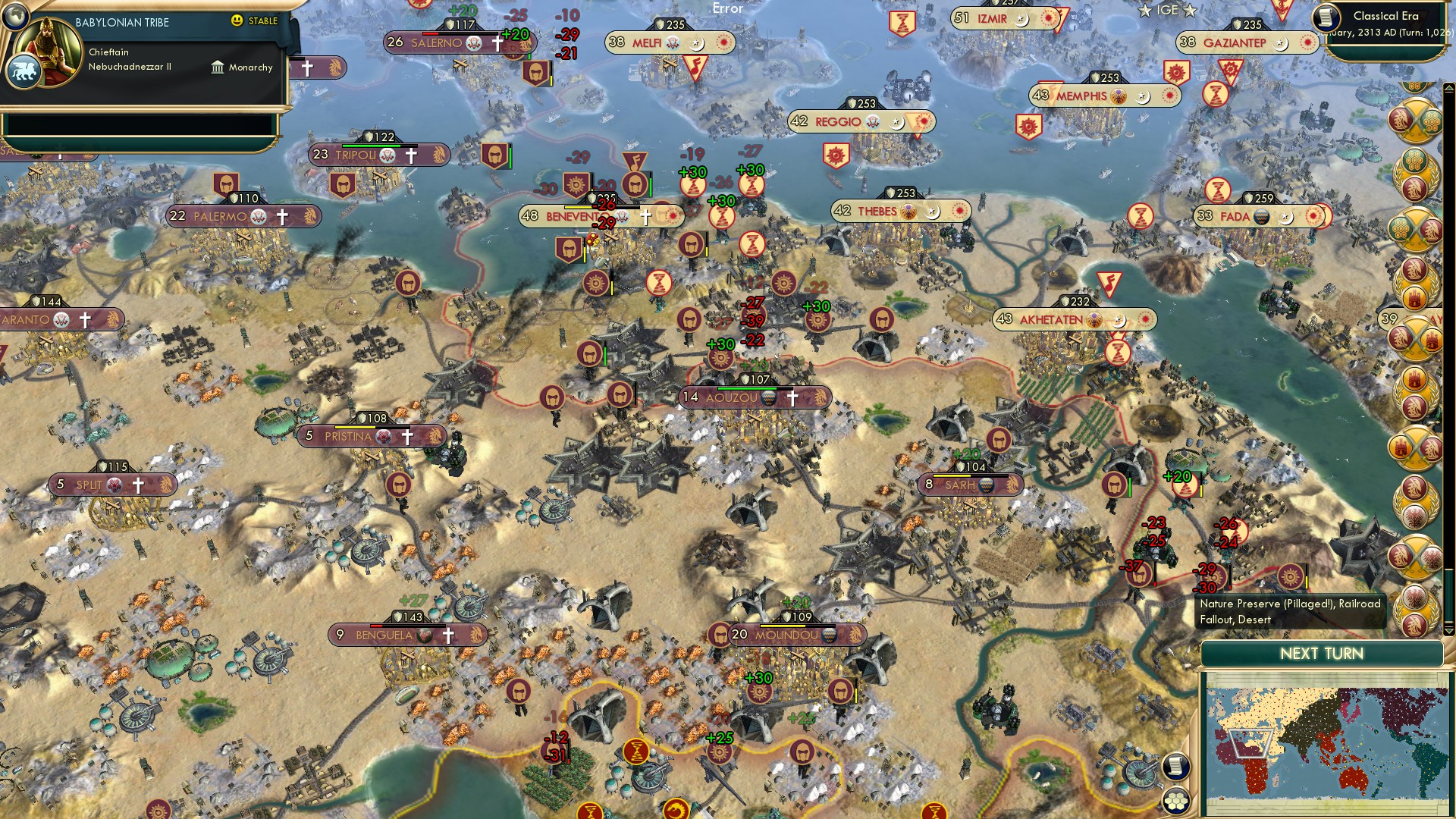Click the Classical Era scroll icon
The height and width of the screenshot is (819, 1456).
[x=1326, y=18]
